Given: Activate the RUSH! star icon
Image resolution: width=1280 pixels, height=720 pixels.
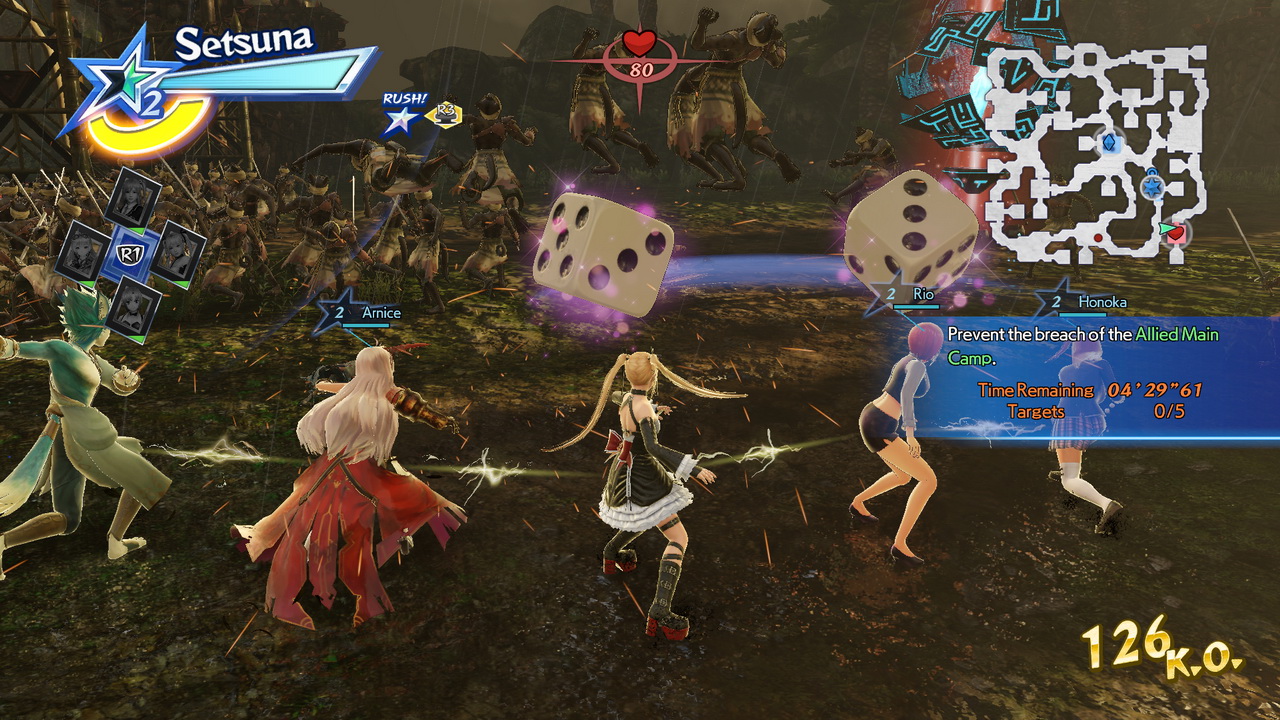Looking at the screenshot, I should coord(402,119).
